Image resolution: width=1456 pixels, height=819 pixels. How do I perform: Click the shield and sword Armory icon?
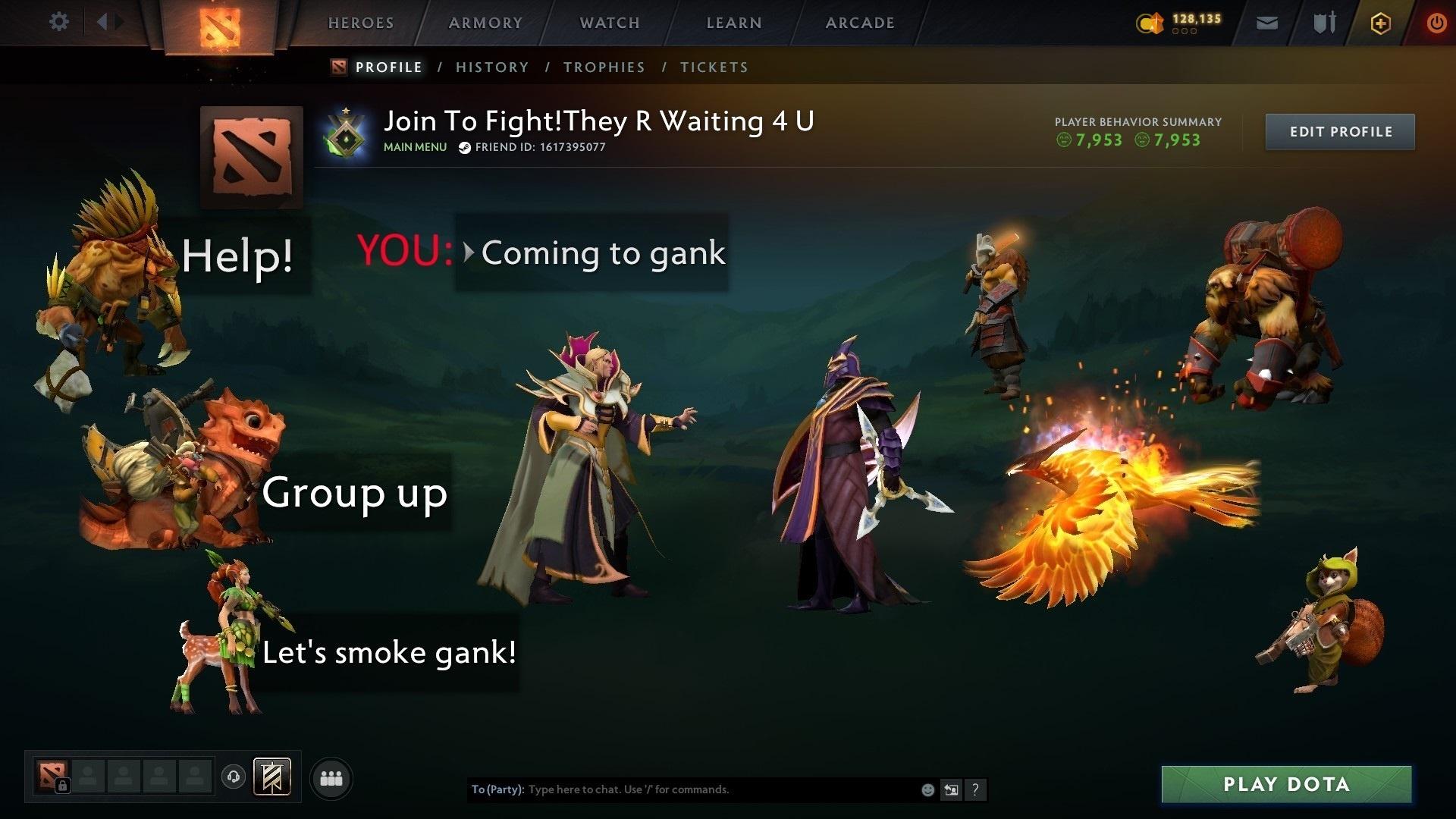pyautogui.click(x=1324, y=23)
